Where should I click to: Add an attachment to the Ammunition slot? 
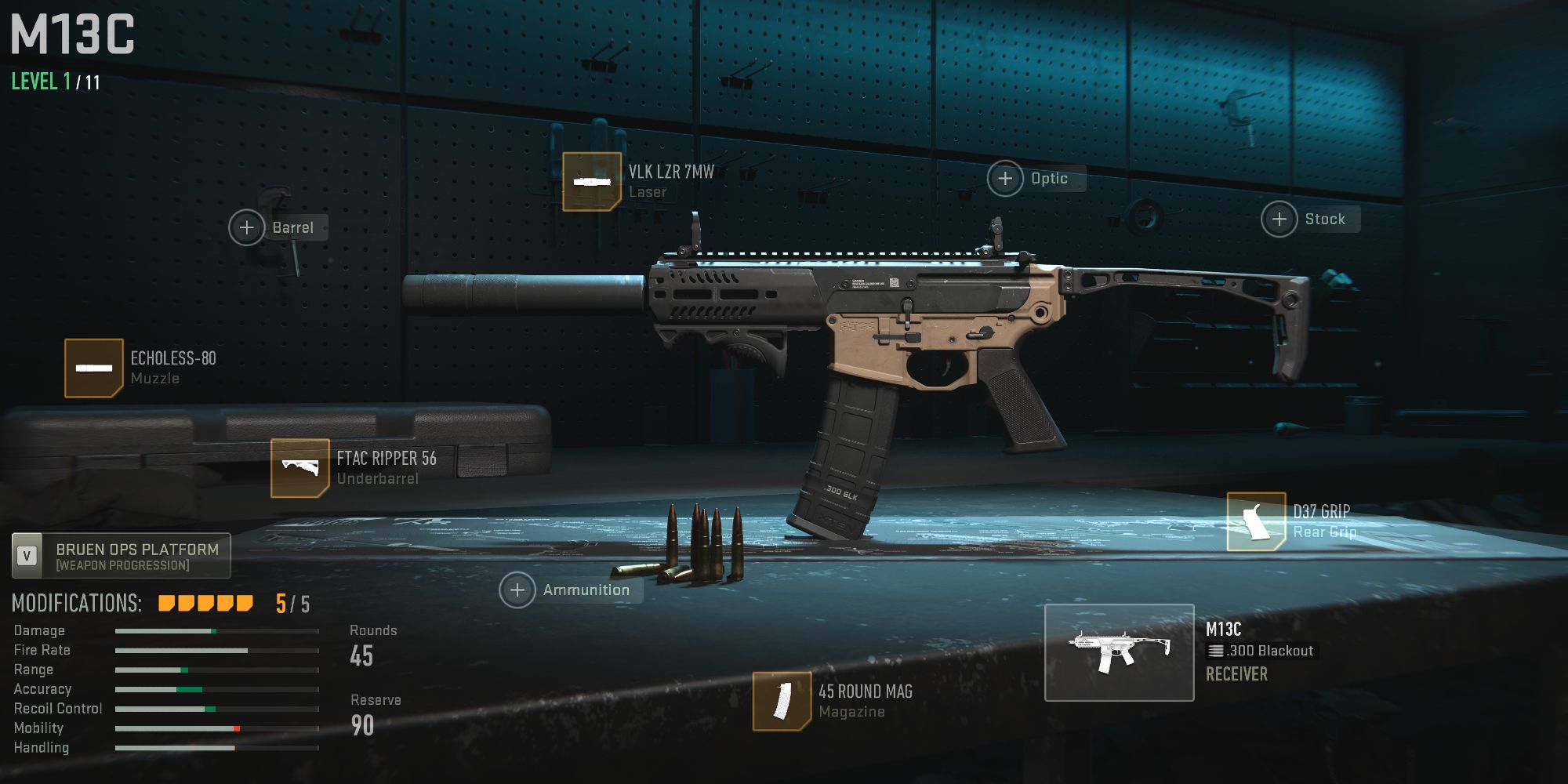click(517, 589)
